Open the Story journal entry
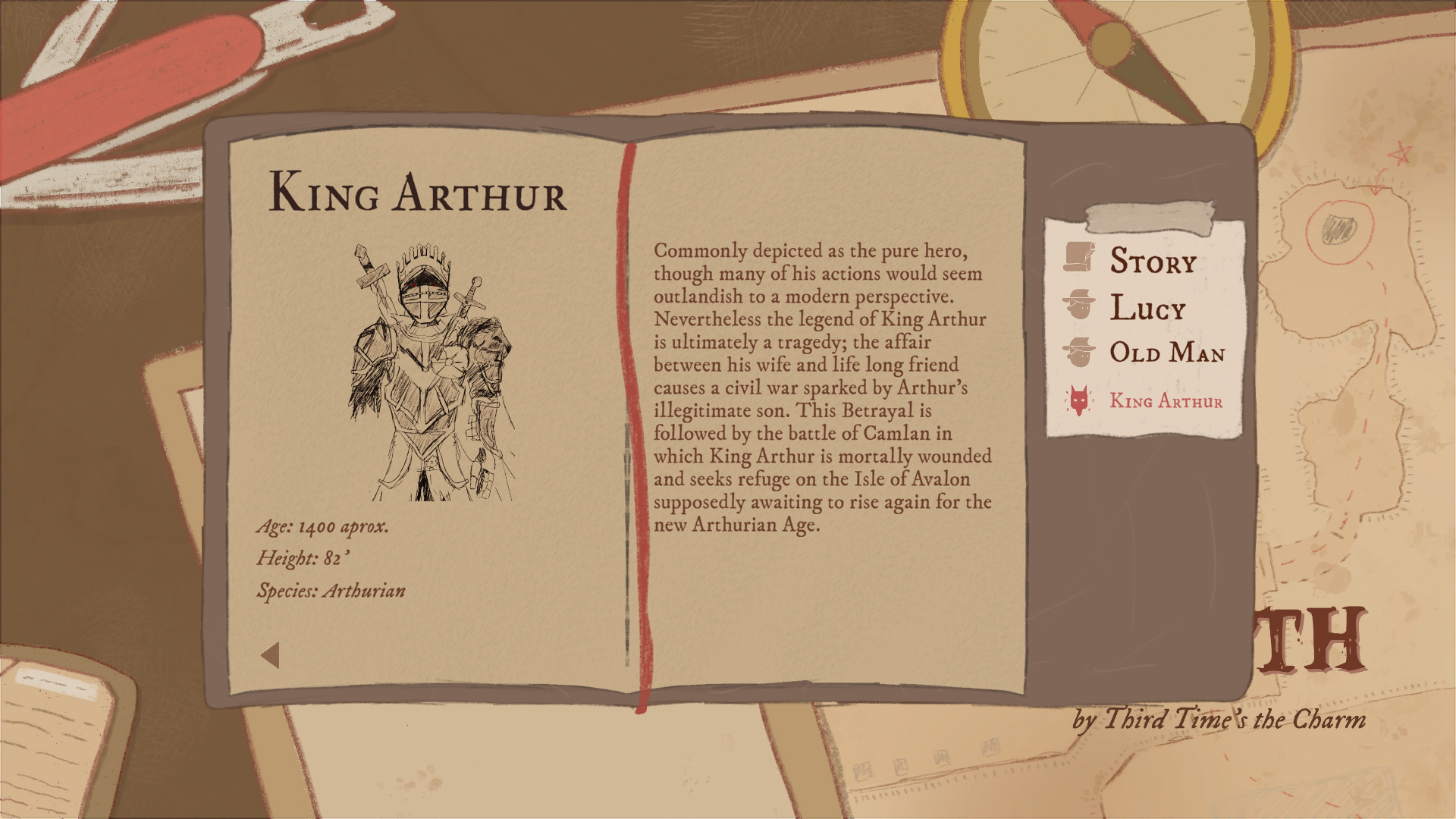Image resolution: width=1456 pixels, height=819 pixels. click(x=1152, y=261)
